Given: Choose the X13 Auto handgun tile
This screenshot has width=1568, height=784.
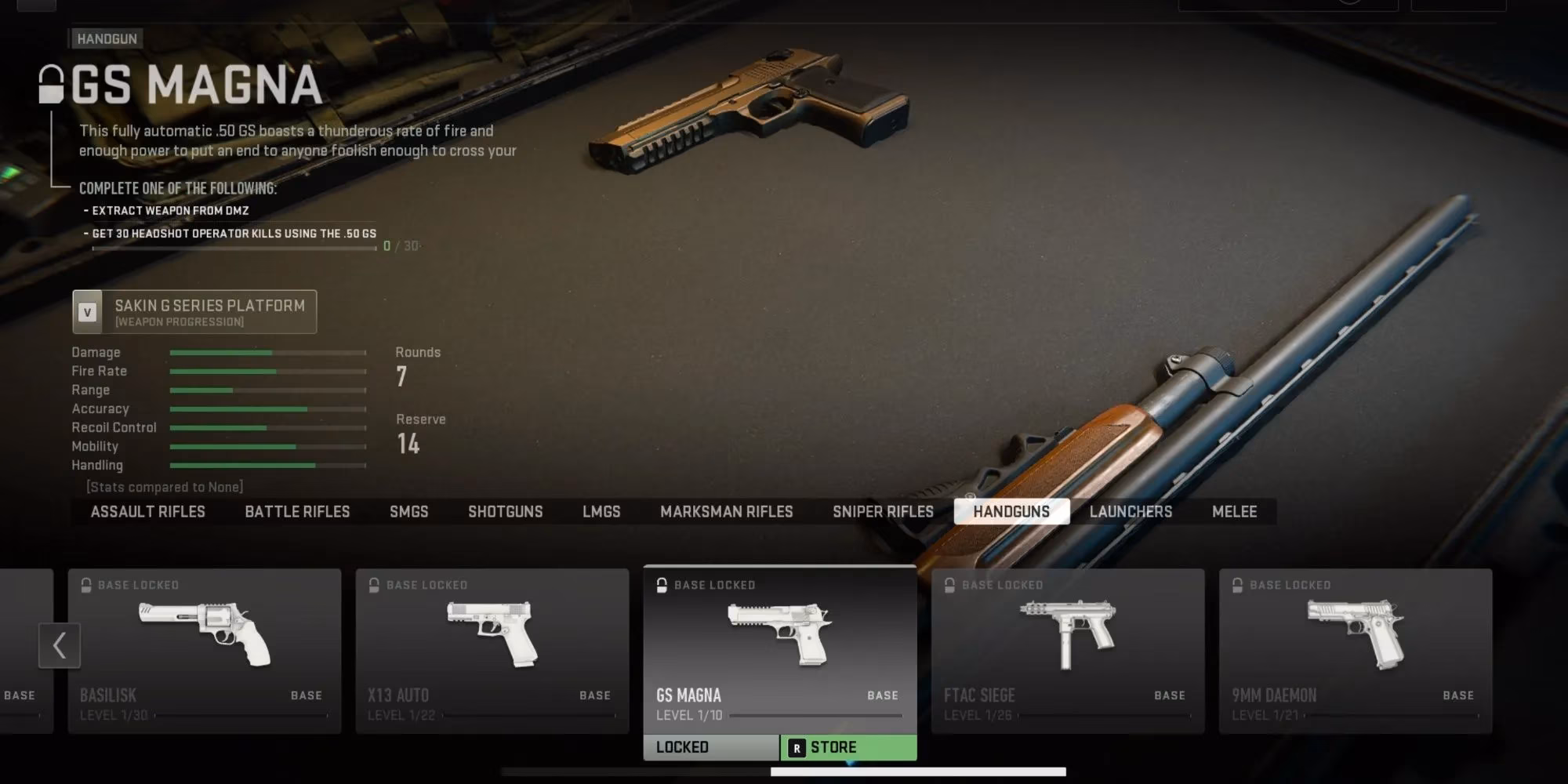Looking at the screenshot, I should (492, 651).
